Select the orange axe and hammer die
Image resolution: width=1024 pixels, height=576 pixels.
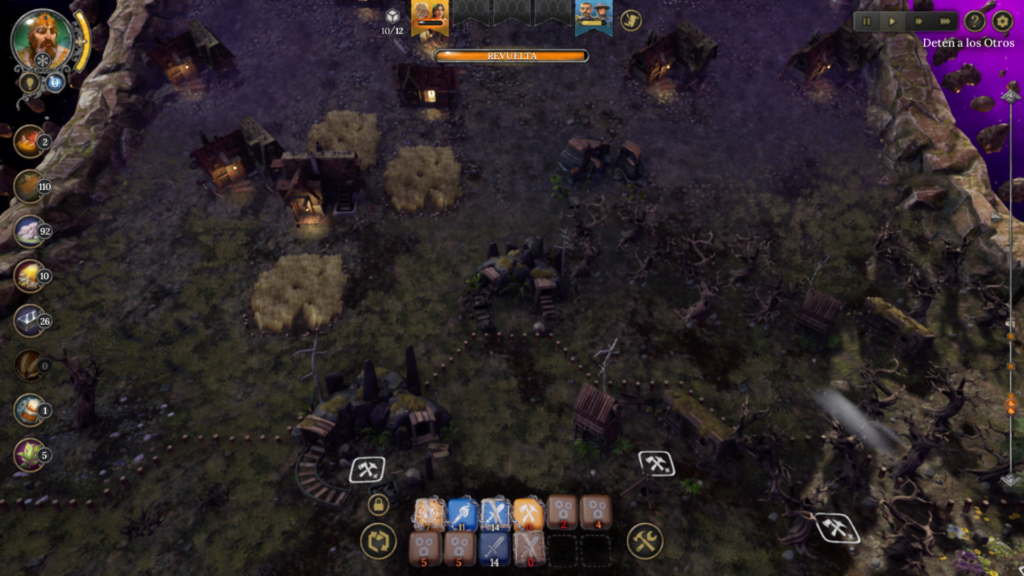tap(529, 514)
